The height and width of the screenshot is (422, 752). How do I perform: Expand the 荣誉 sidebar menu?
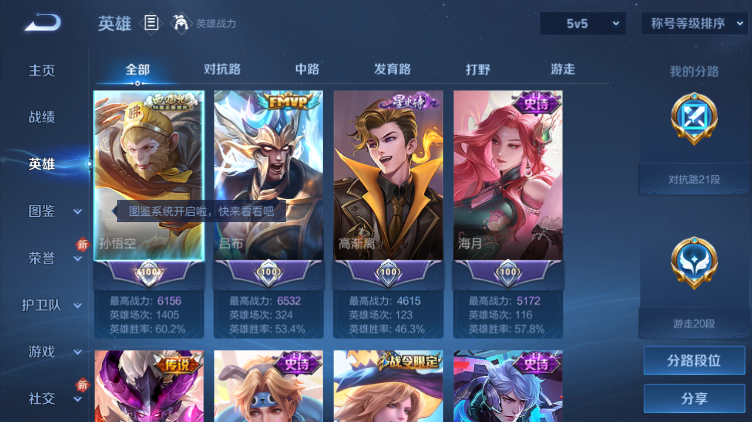[48, 258]
